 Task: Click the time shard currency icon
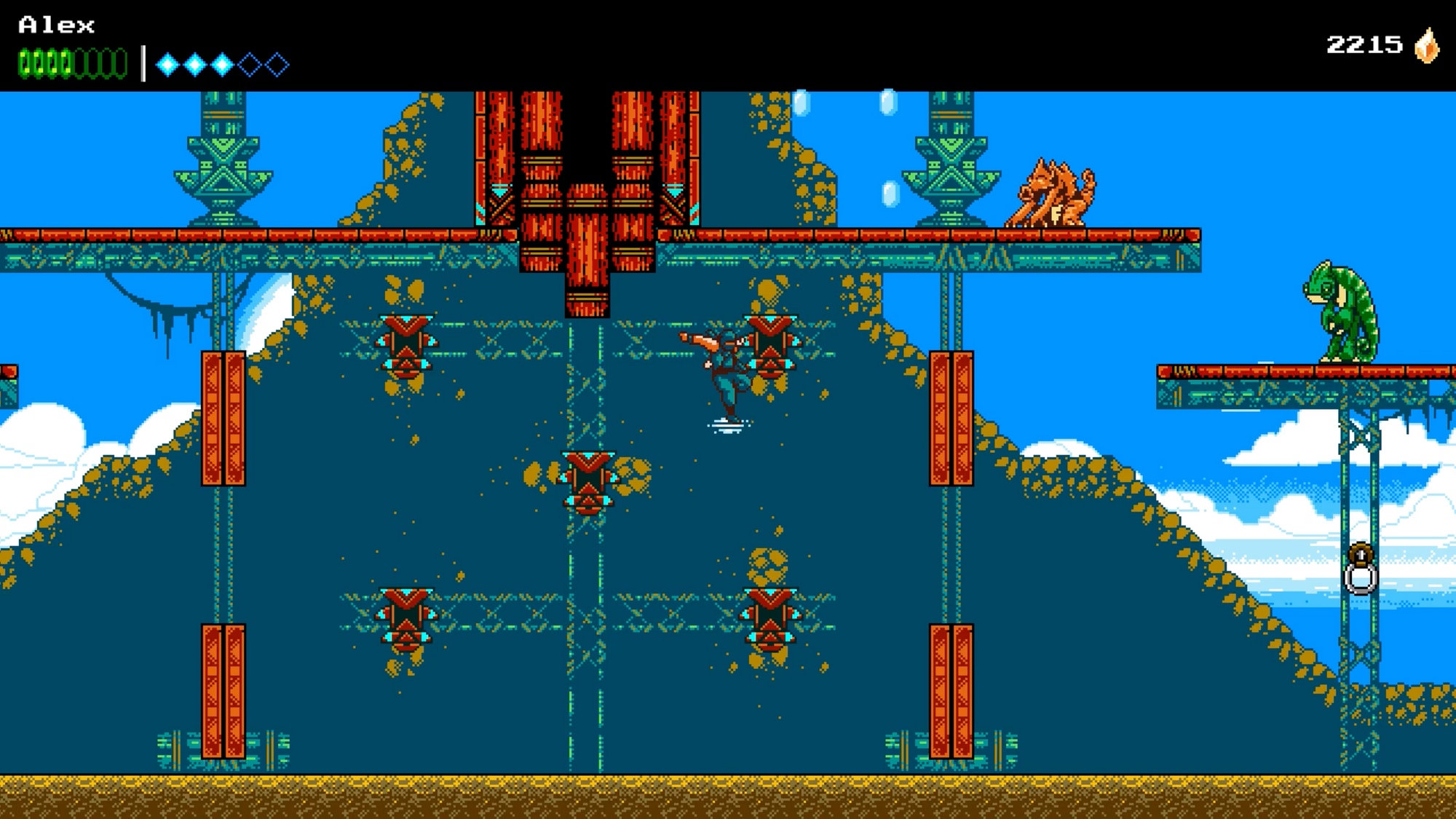(1426, 47)
